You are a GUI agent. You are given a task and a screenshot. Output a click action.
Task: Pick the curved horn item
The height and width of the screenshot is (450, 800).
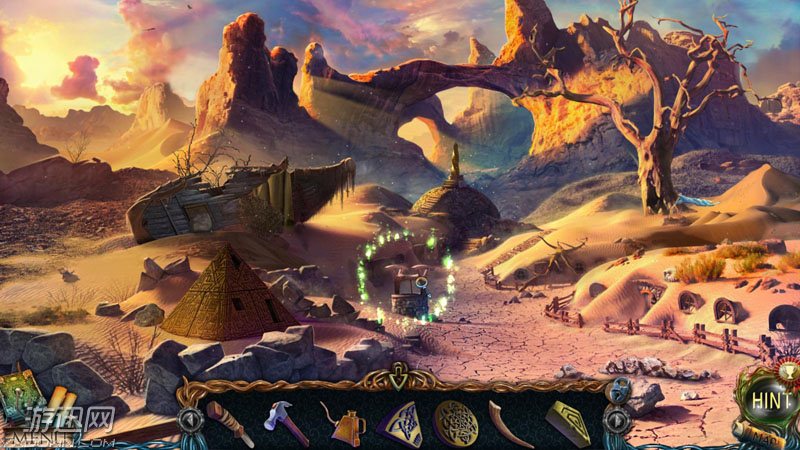pos(510,421)
